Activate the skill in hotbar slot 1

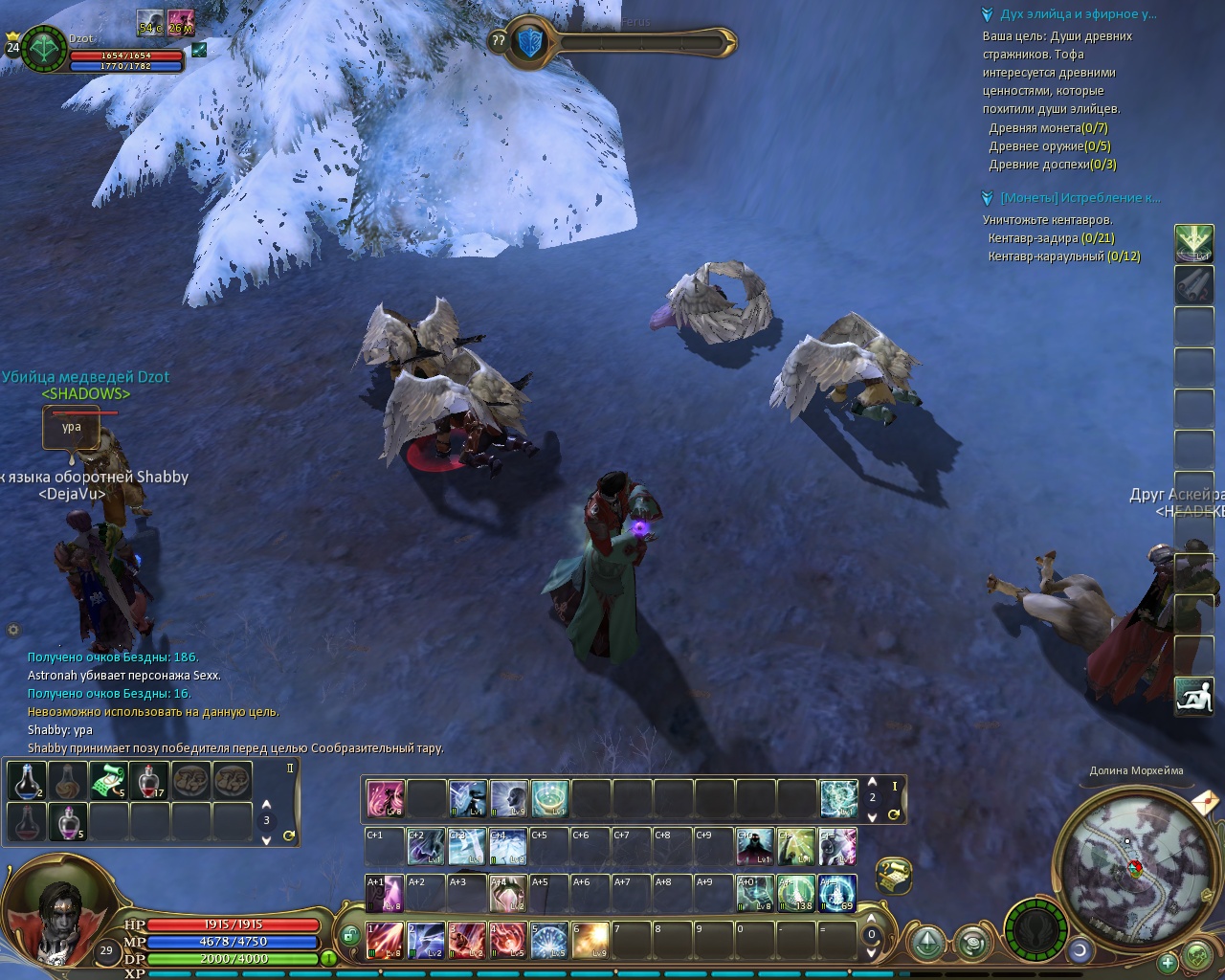tap(385, 940)
